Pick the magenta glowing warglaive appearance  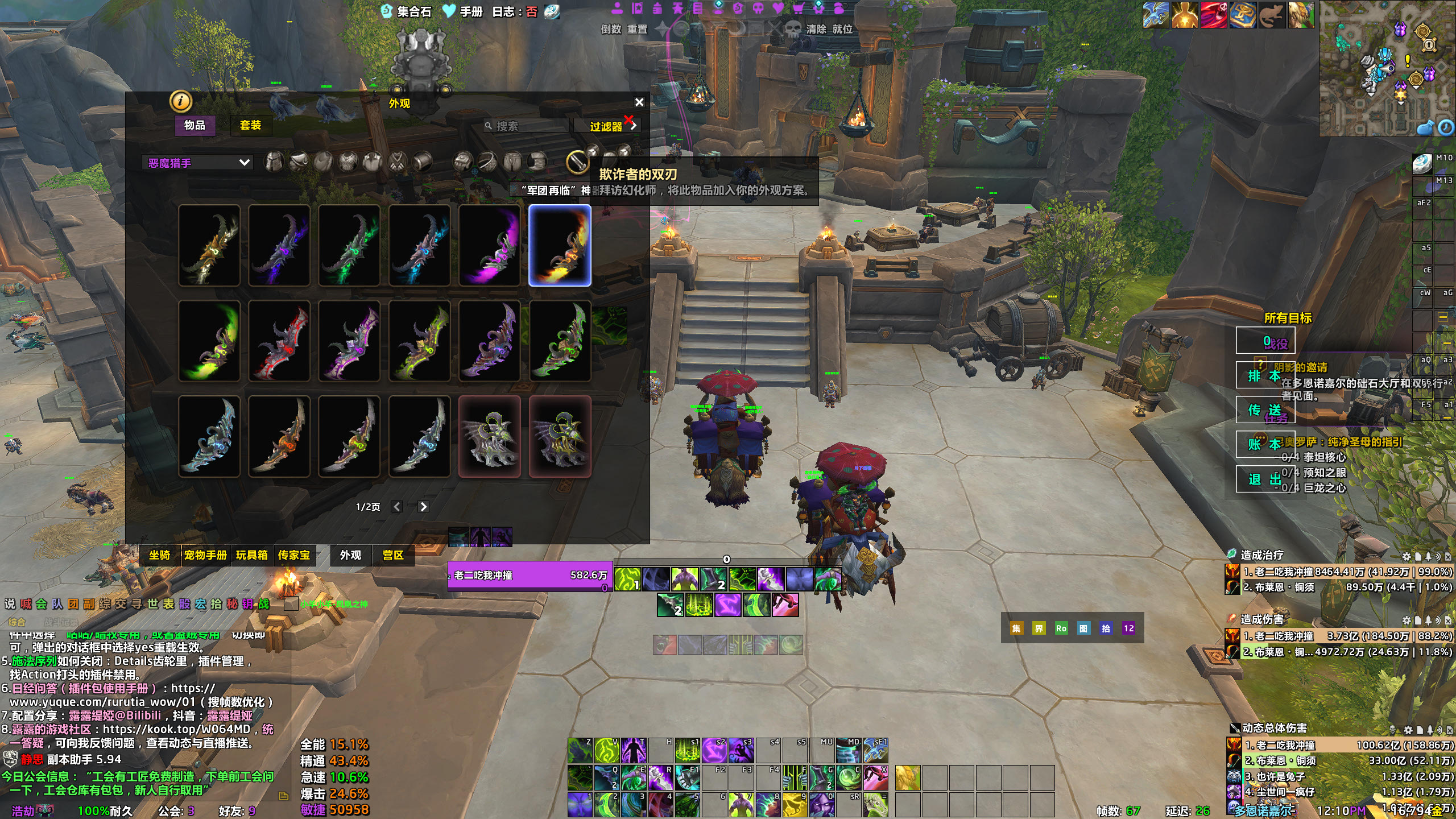coord(490,245)
